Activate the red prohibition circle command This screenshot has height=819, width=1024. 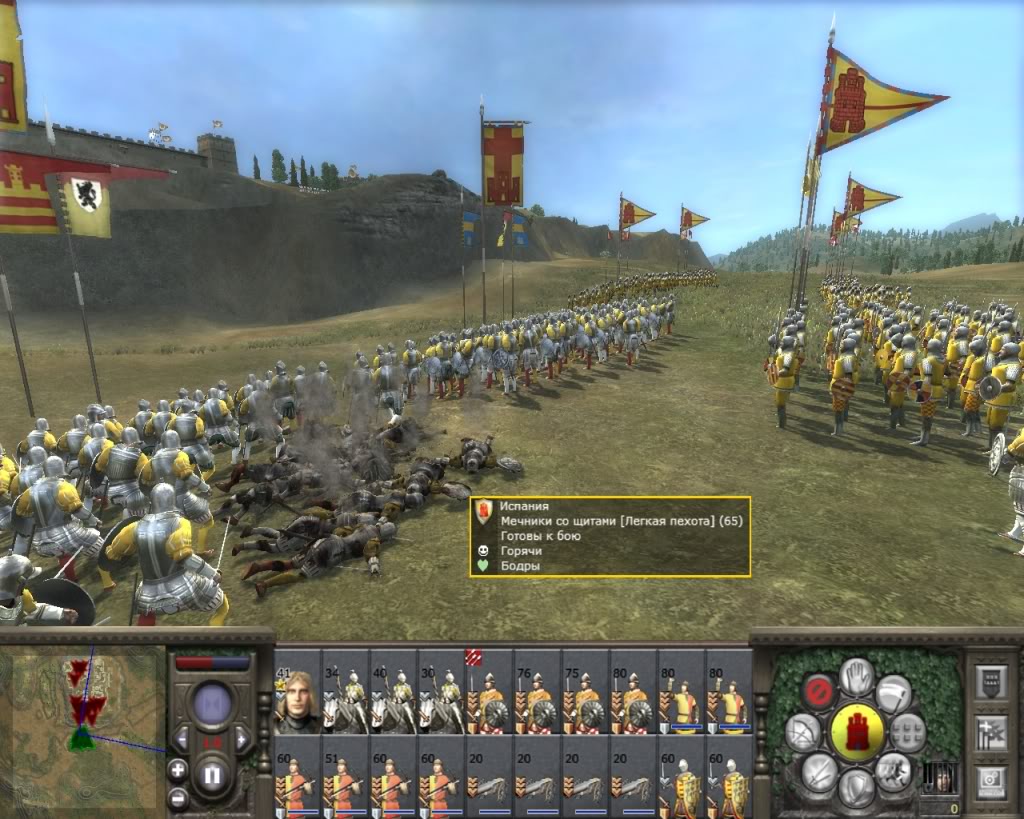coord(818,691)
